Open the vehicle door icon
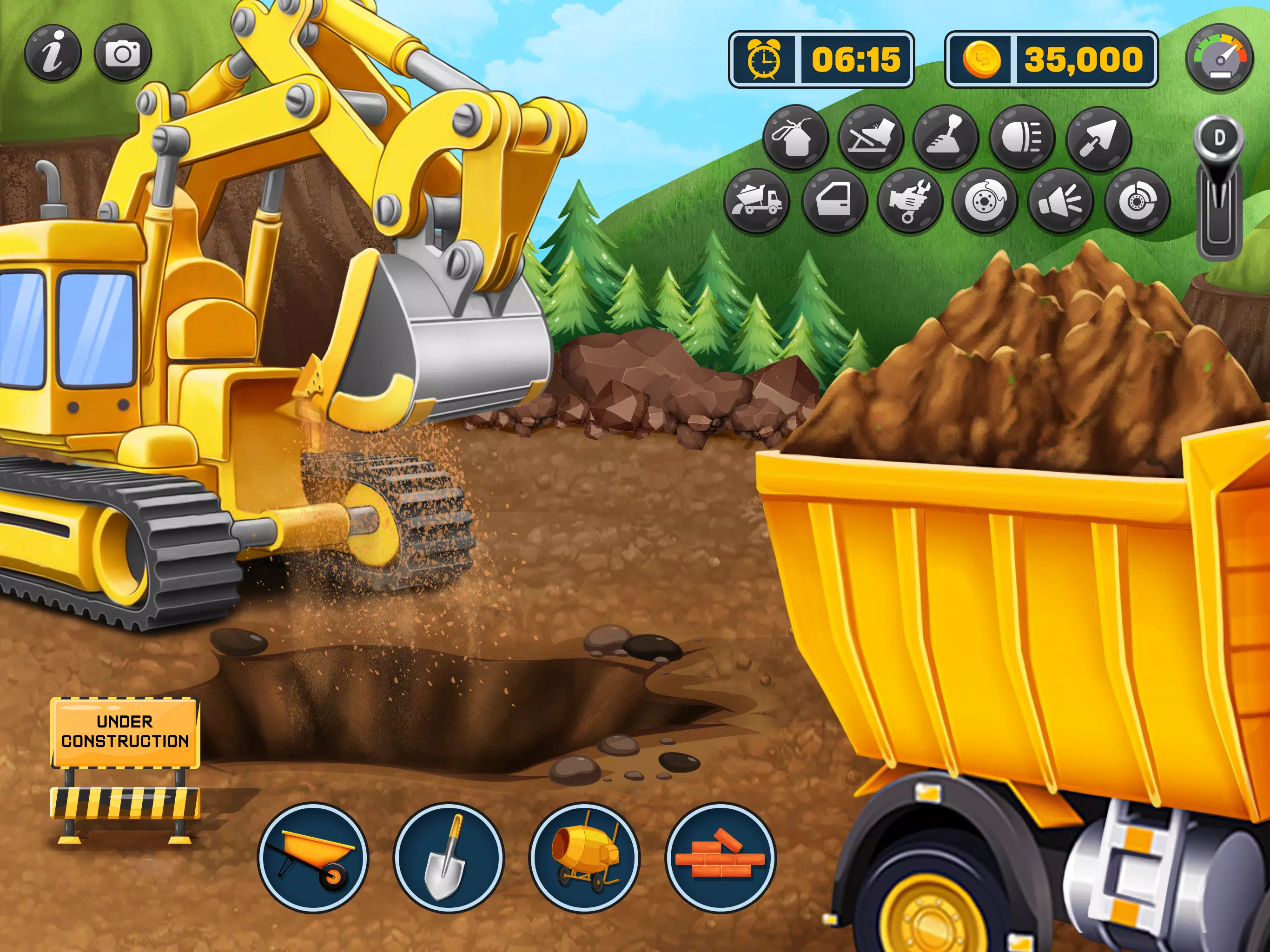Screen dimensions: 1270x952 click(834, 201)
